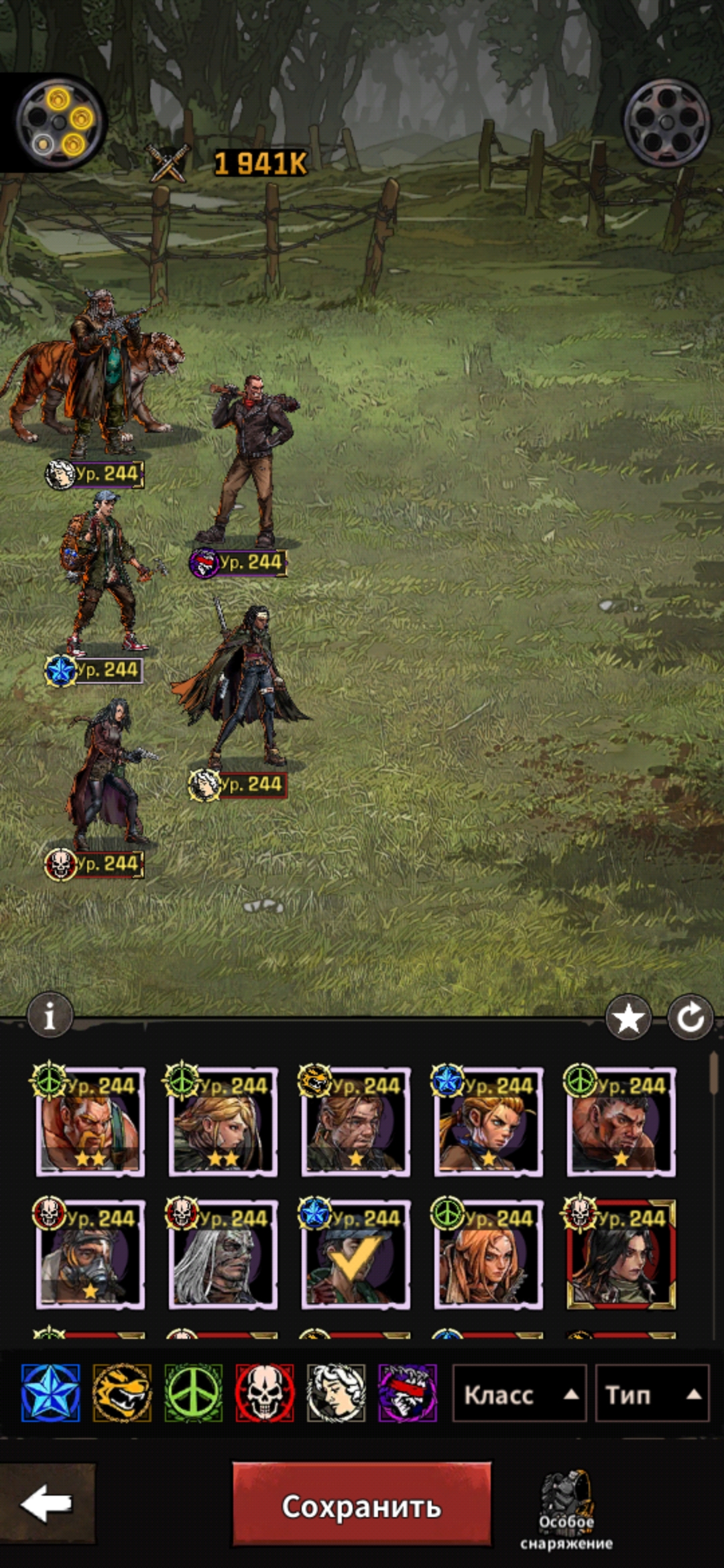Screen dimensions: 724x1568
Task: Filter heroes by blue star faction
Action: point(50,1393)
